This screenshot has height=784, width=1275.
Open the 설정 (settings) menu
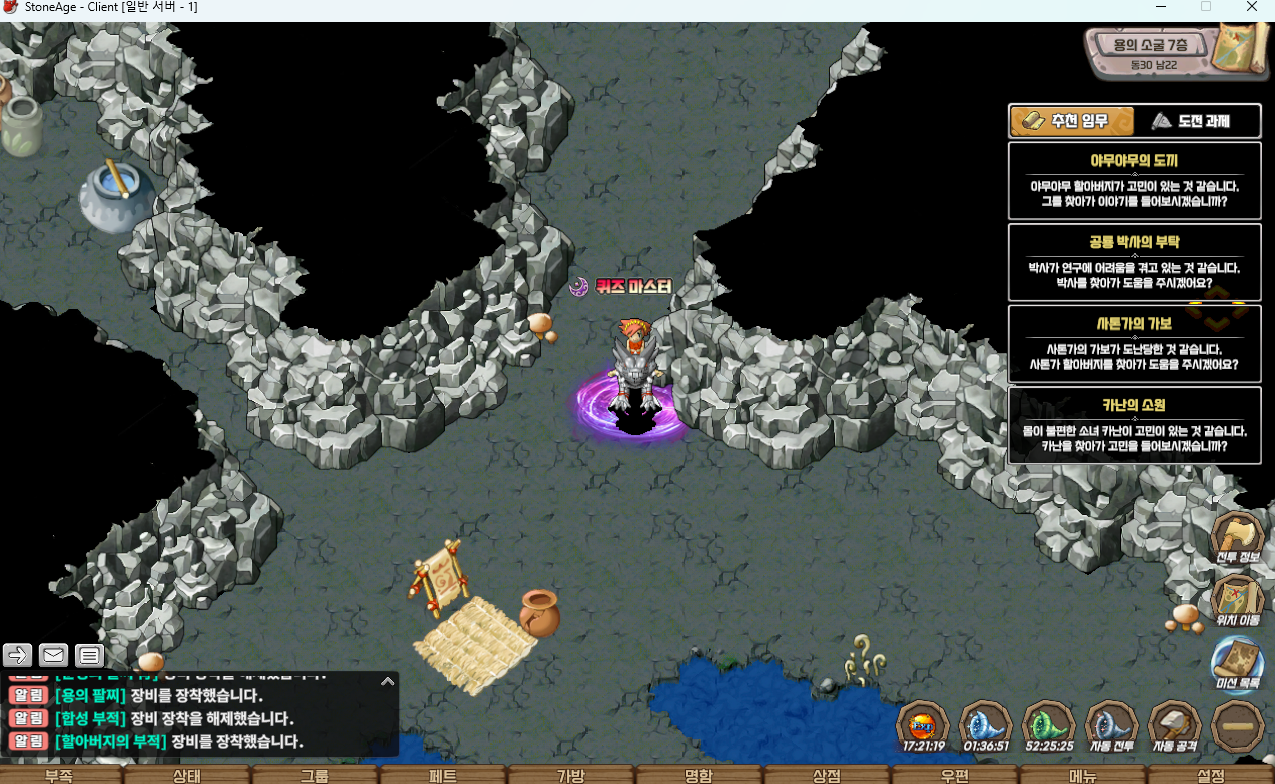pos(1211,776)
